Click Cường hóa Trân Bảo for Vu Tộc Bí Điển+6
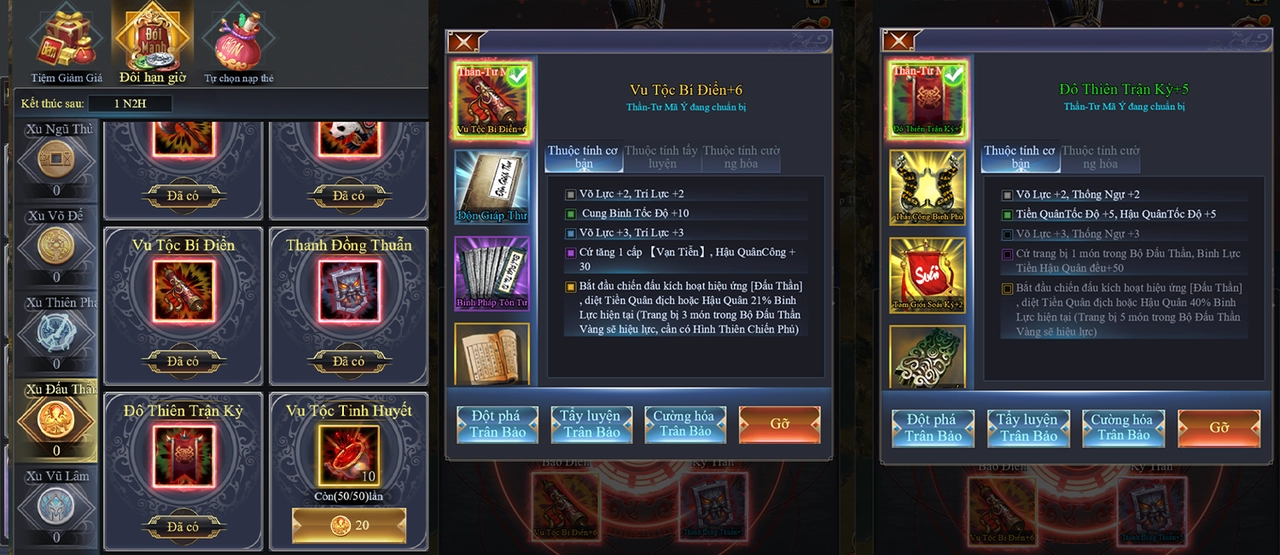1280x555 pixels. click(x=685, y=424)
